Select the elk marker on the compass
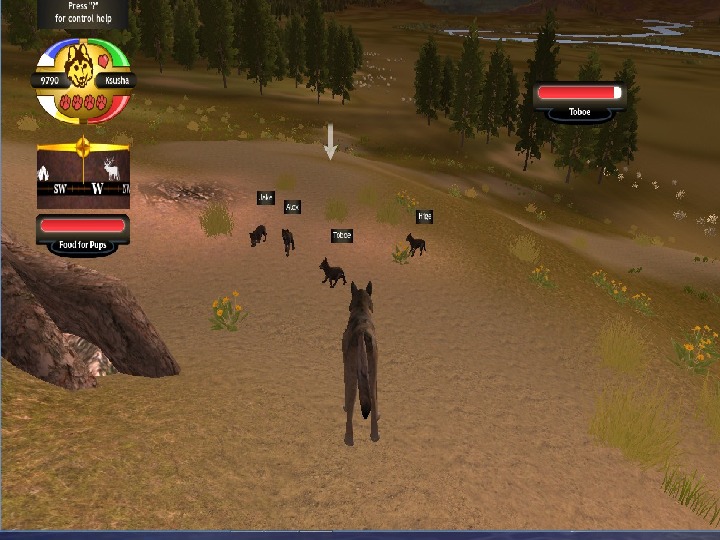The height and width of the screenshot is (540, 720). (112, 170)
